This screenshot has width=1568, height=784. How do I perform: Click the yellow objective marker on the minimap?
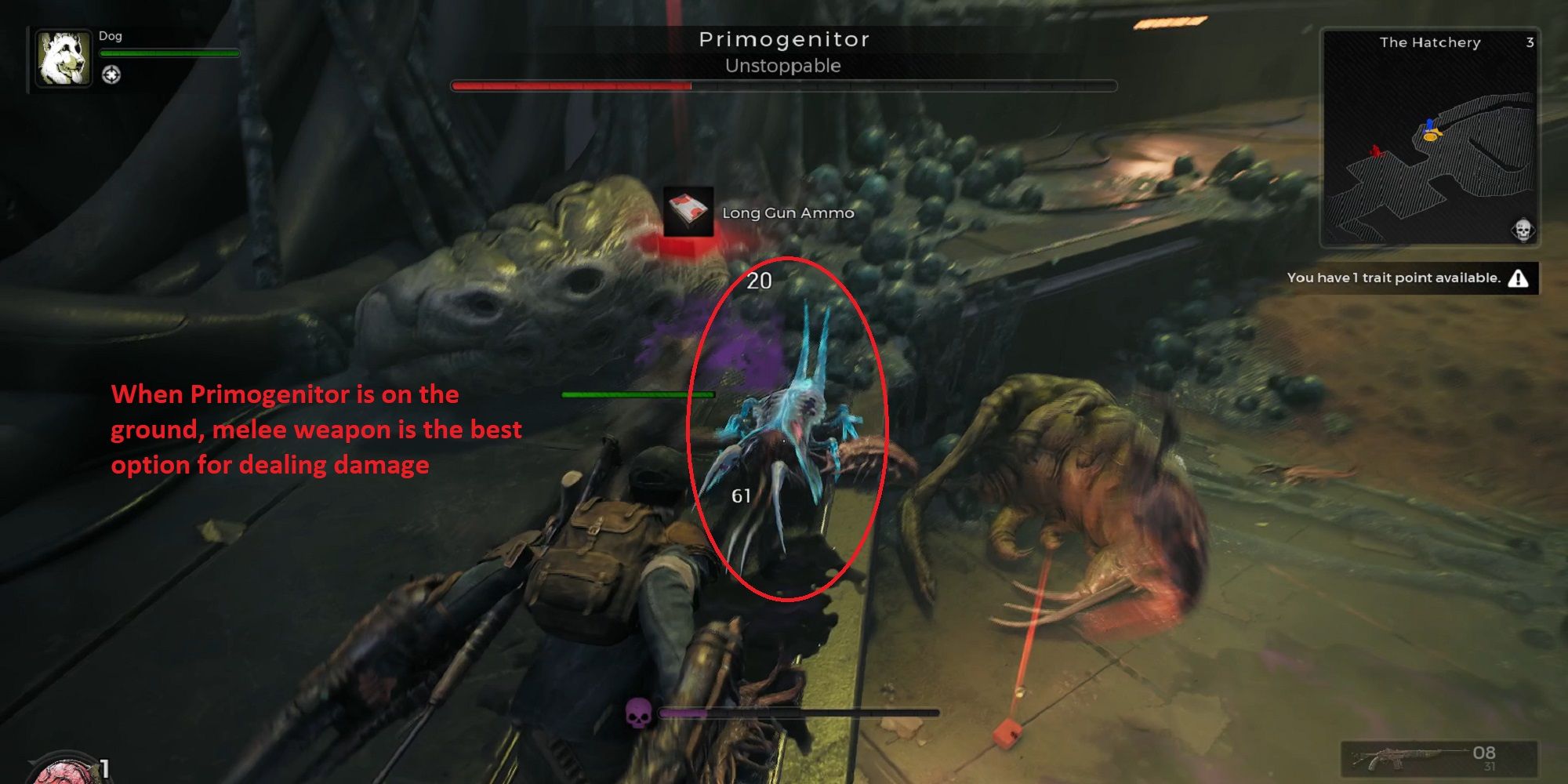(x=1432, y=138)
